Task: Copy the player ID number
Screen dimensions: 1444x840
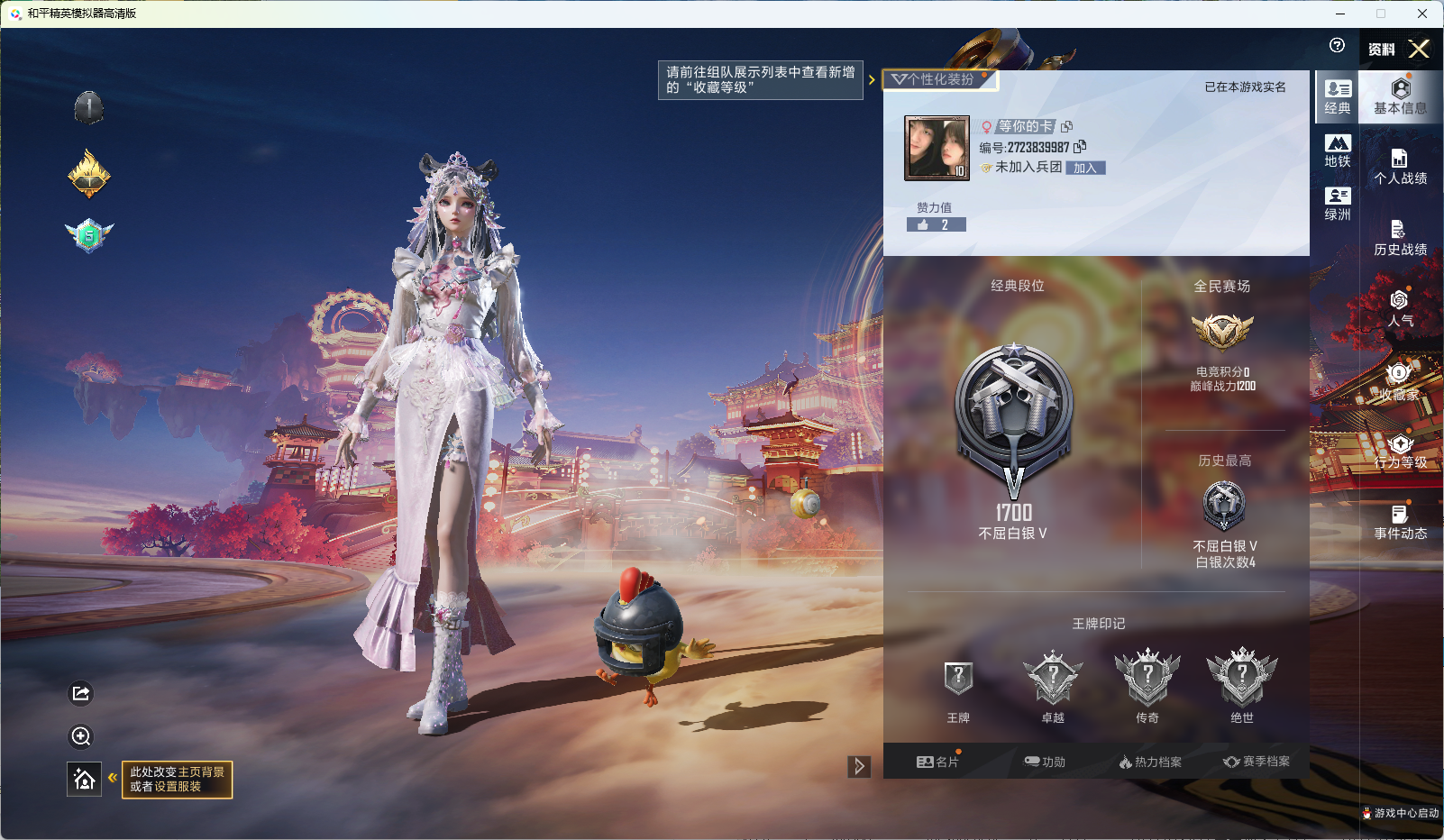Action: point(1081,147)
